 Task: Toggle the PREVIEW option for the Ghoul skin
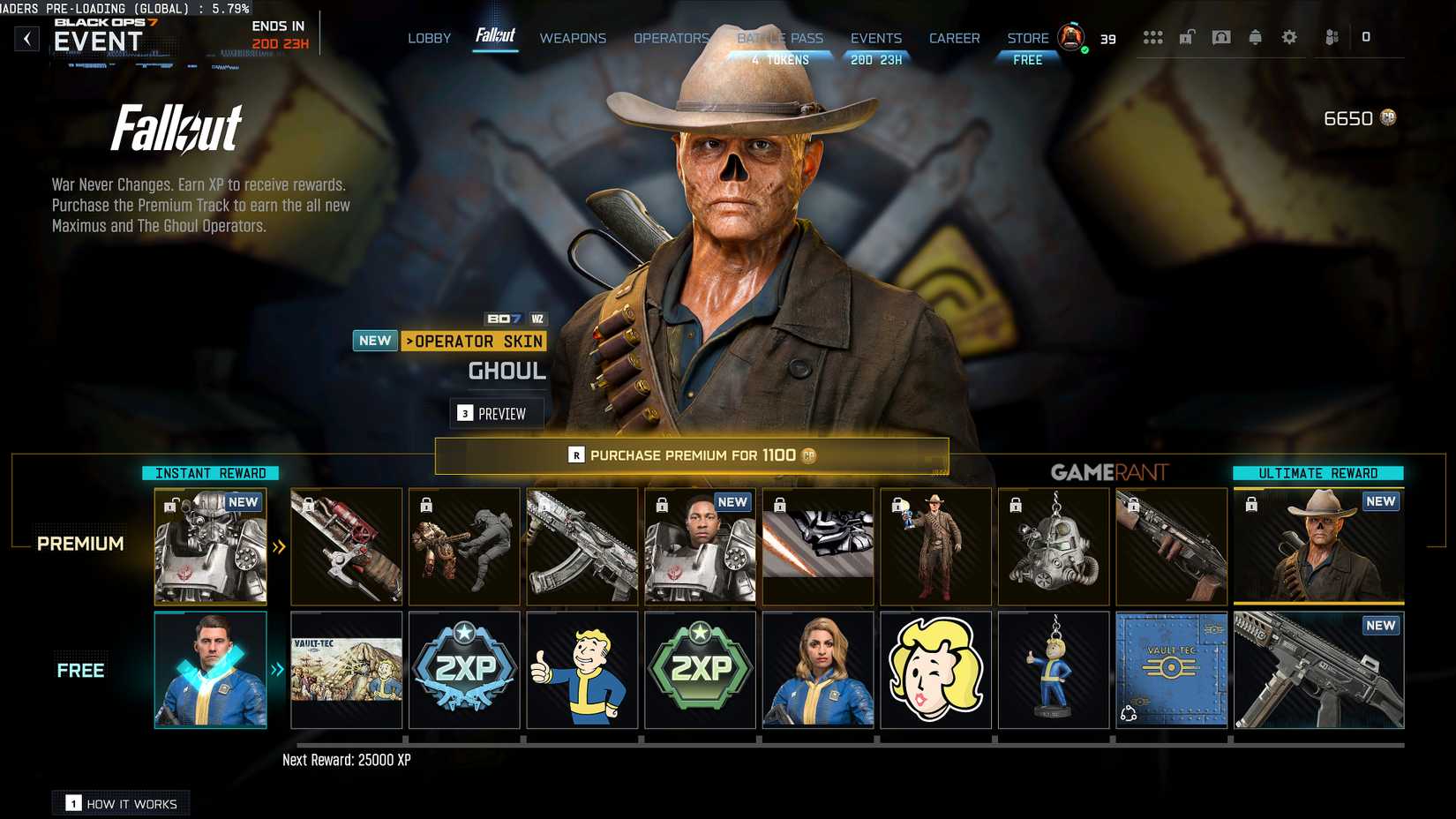[497, 412]
